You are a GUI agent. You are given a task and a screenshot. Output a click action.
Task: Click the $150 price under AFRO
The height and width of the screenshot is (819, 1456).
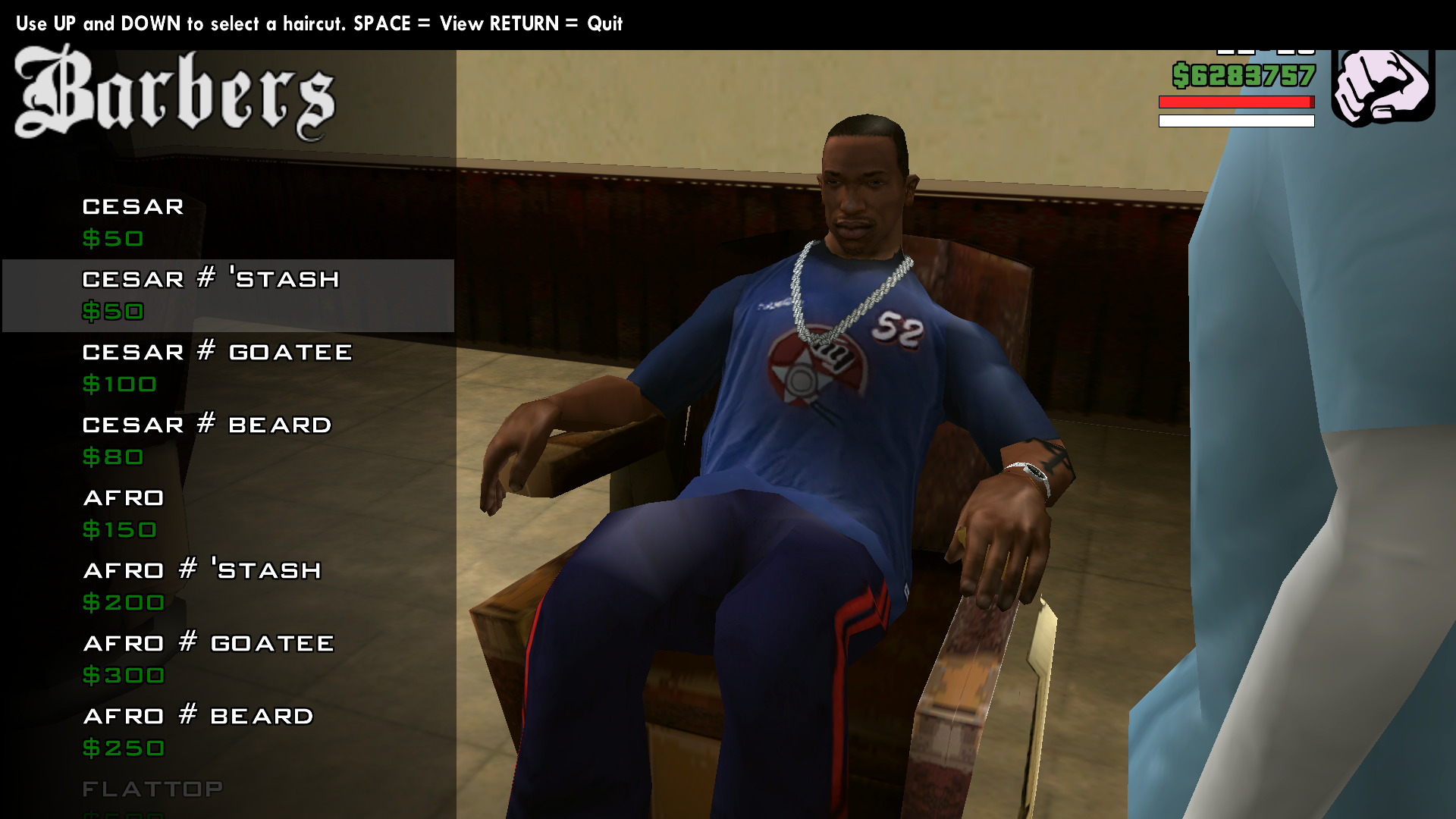(x=118, y=530)
